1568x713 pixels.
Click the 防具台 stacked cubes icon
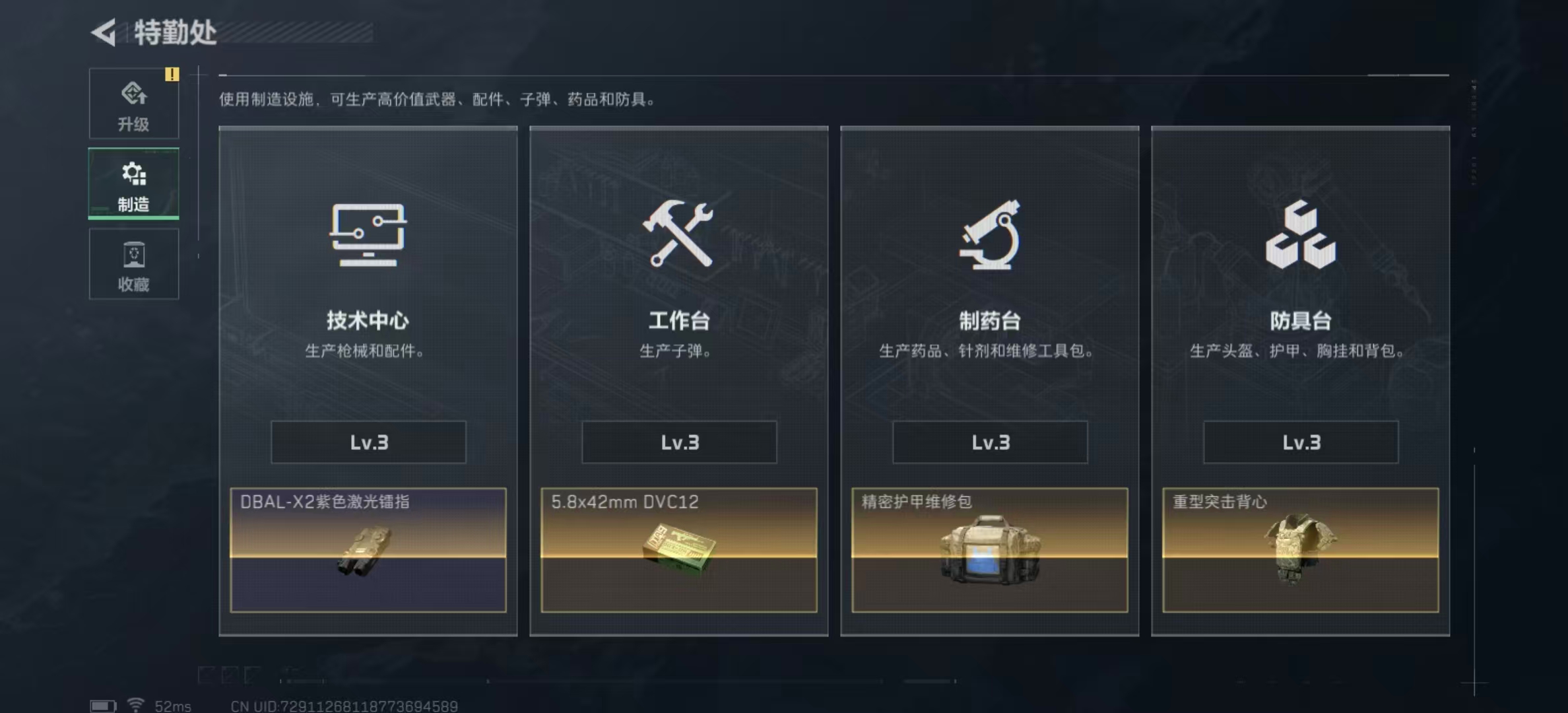(x=1301, y=236)
